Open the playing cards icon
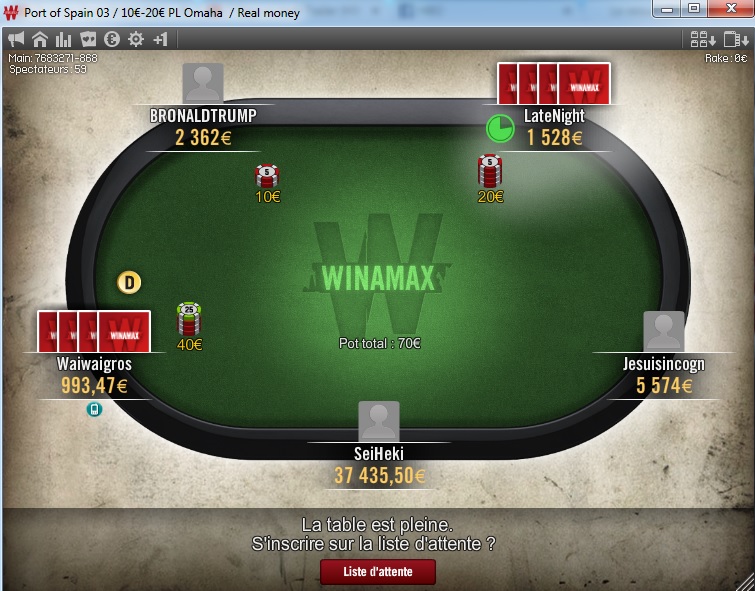Viewport: 755px width, 591px height. 88,40
